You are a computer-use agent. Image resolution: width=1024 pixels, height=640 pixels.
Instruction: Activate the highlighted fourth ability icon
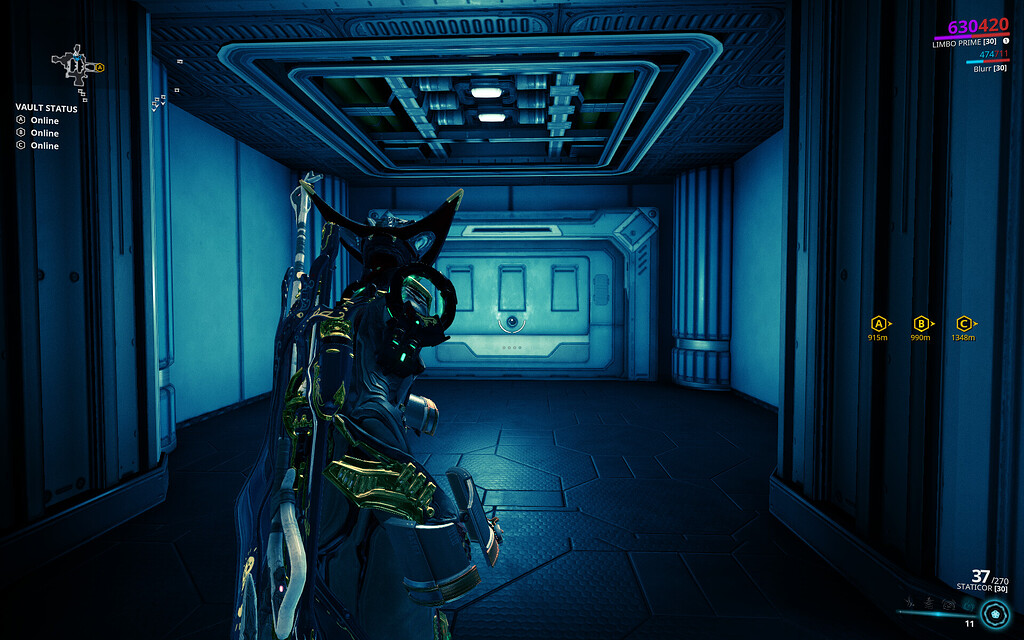coord(967,606)
